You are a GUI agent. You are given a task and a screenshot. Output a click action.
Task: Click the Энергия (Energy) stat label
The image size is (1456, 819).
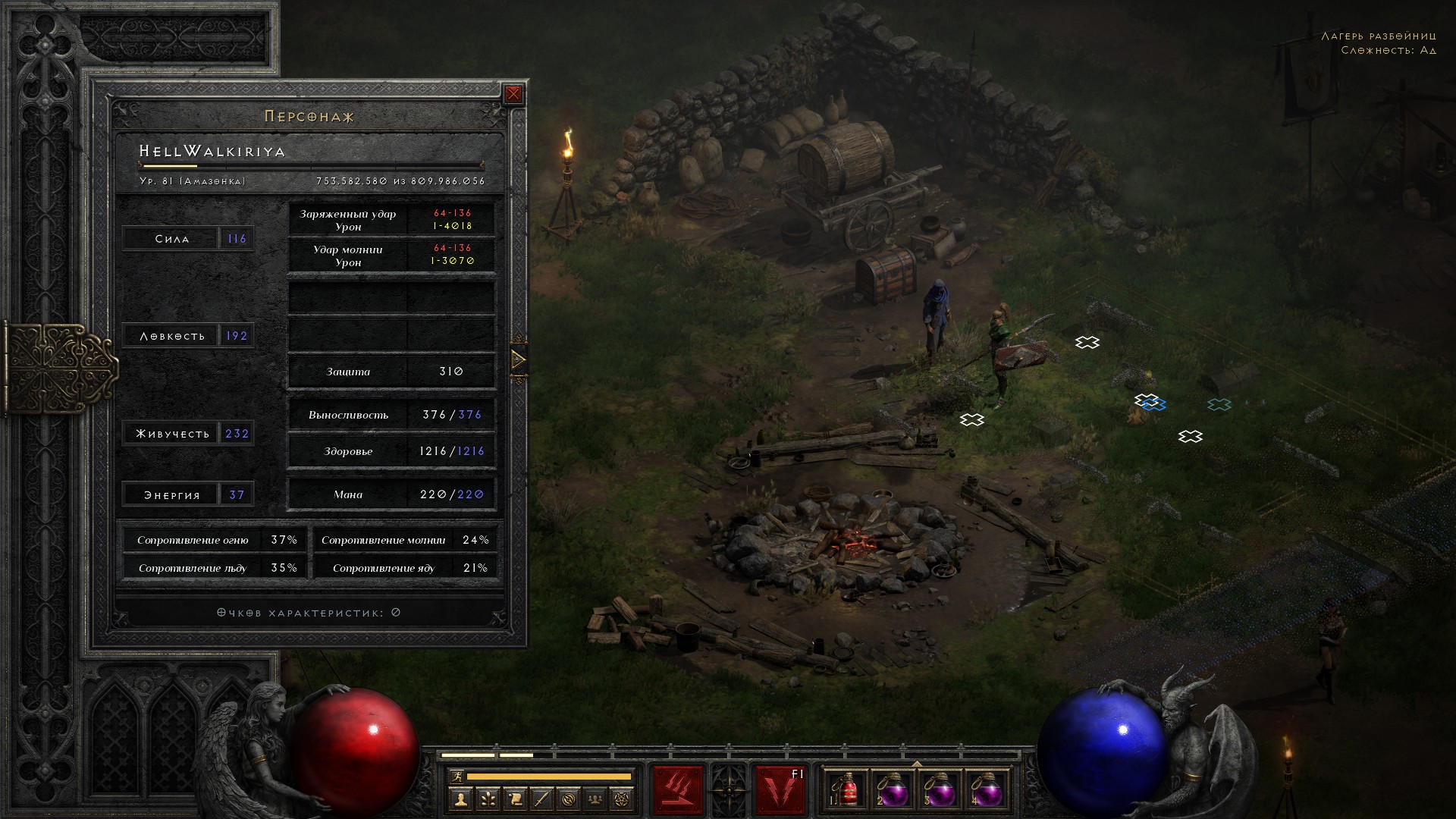click(x=172, y=495)
